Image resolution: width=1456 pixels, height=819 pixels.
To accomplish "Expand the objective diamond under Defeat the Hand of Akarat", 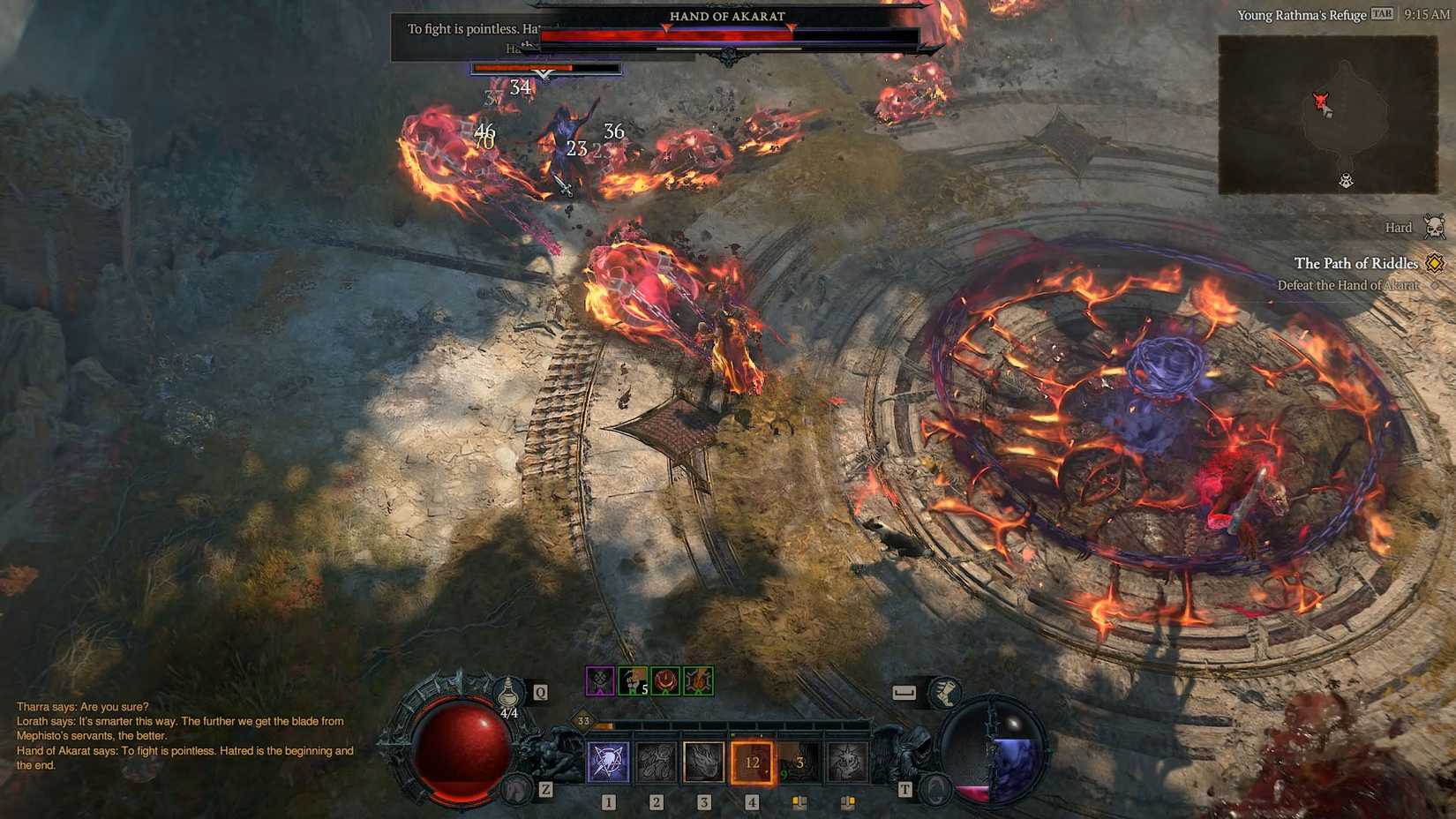I will (x=1433, y=285).
